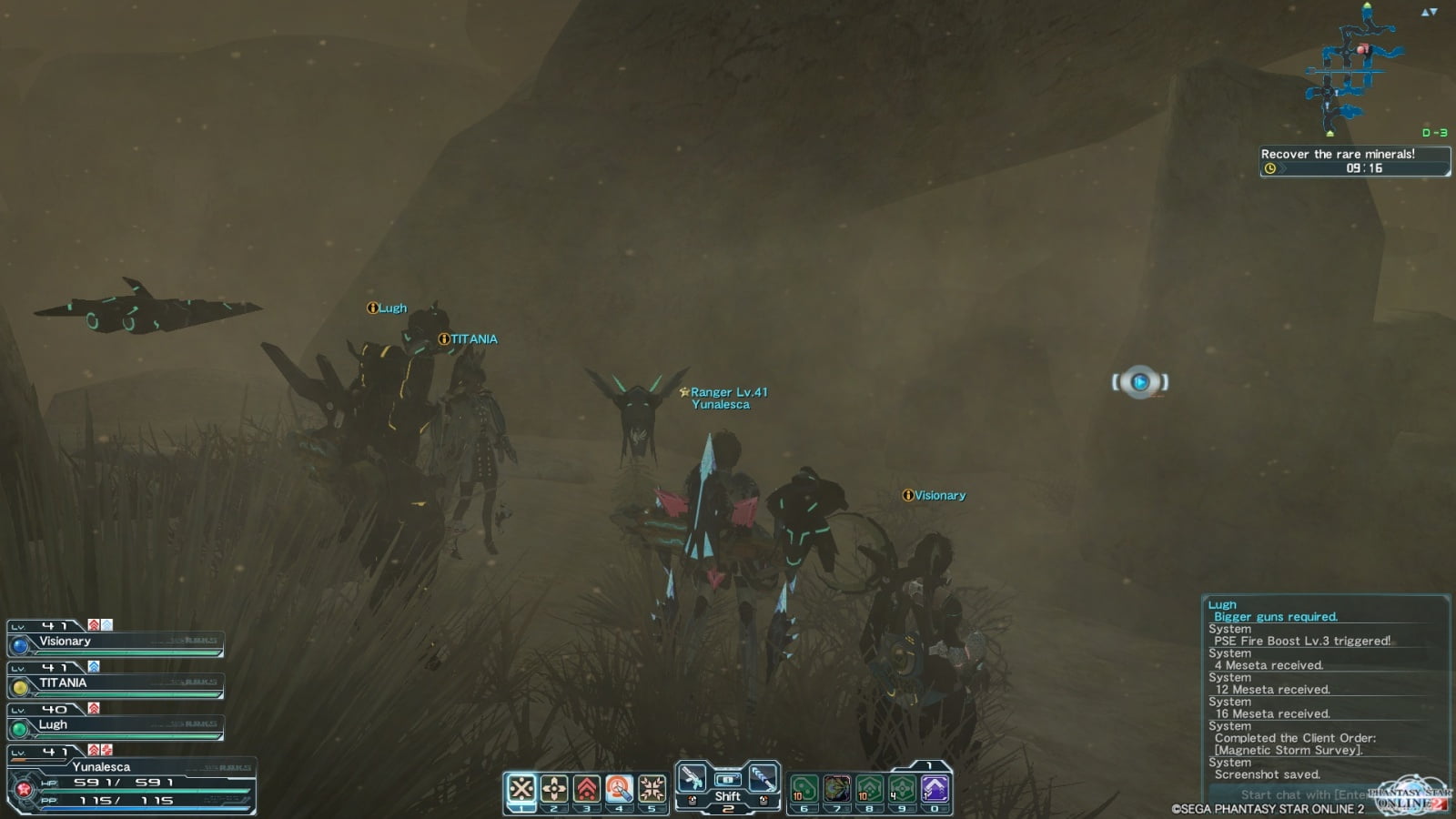
Task: Select the orange target bullet skill
Action: tap(620, 788)
